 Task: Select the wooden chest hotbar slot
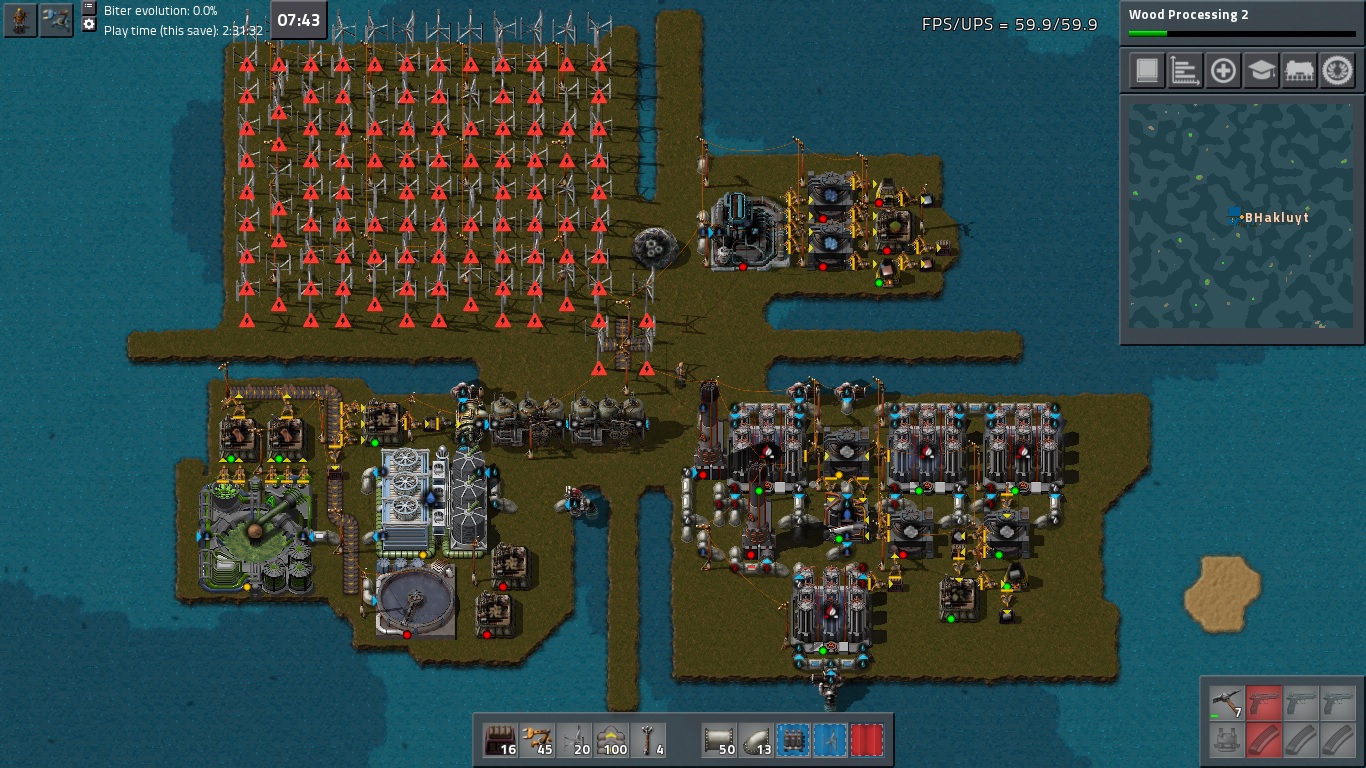501,740
